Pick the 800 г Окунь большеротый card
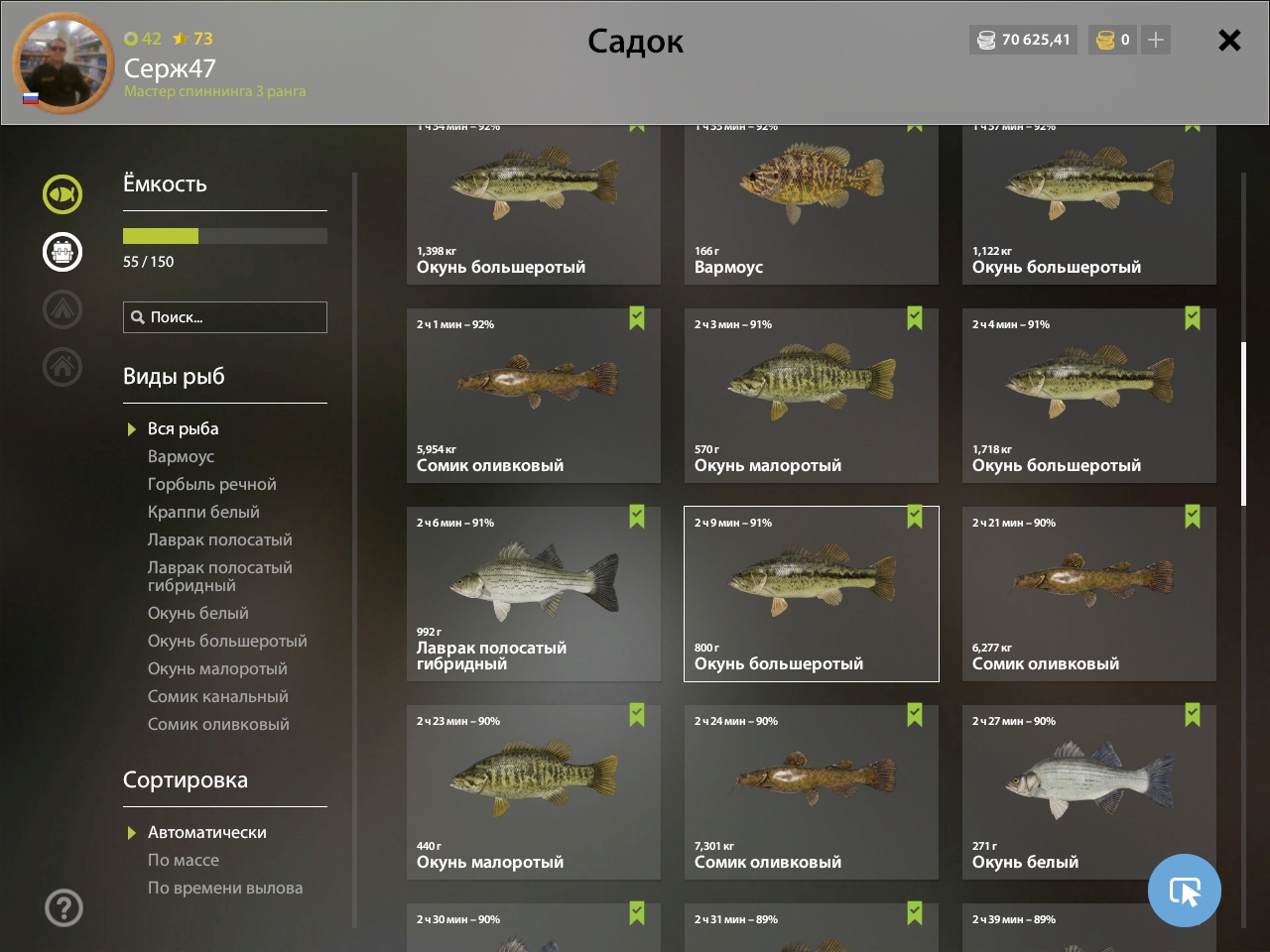Viewport: 1270px width, 952px height. tap(811, 594)
